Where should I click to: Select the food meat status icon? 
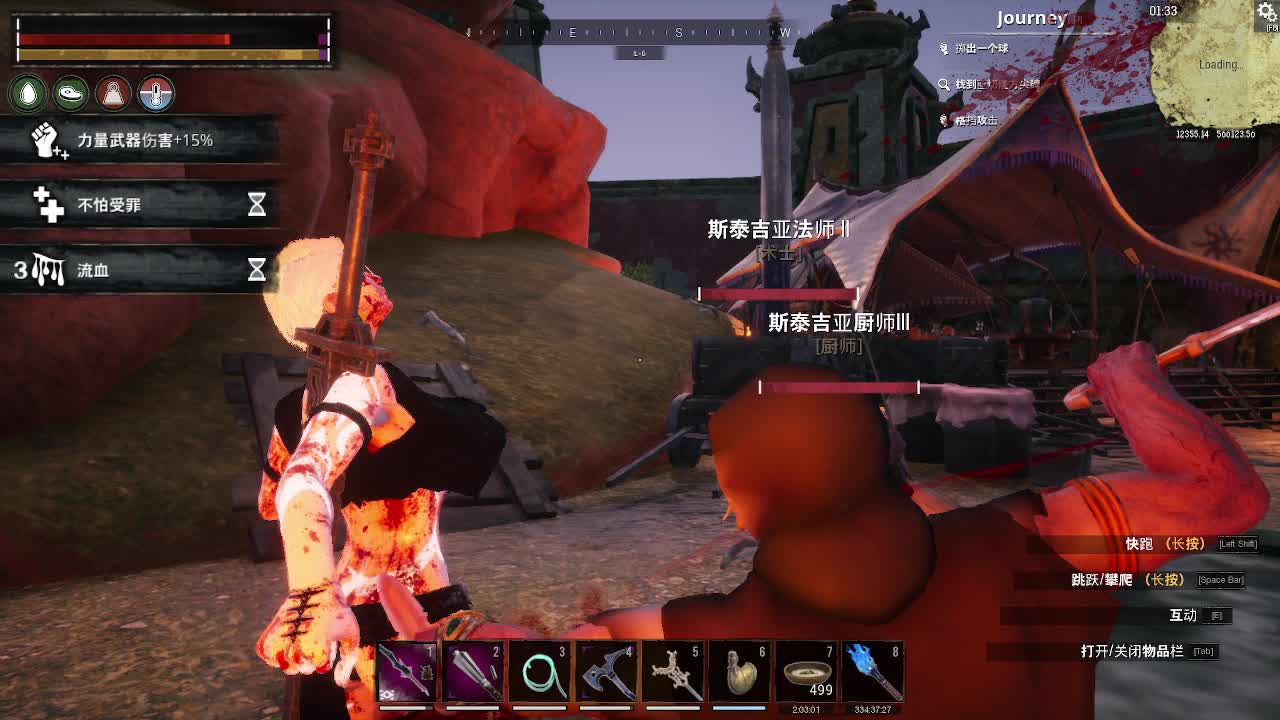point(71,93)
